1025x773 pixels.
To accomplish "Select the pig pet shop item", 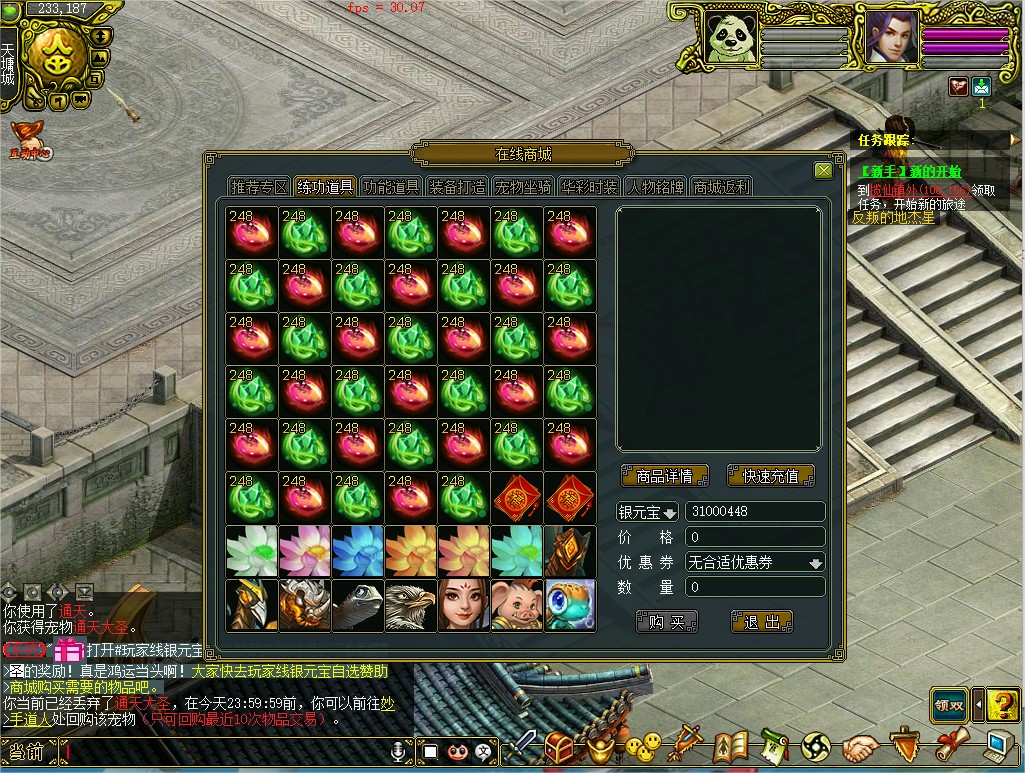I will tap(516, 605).
